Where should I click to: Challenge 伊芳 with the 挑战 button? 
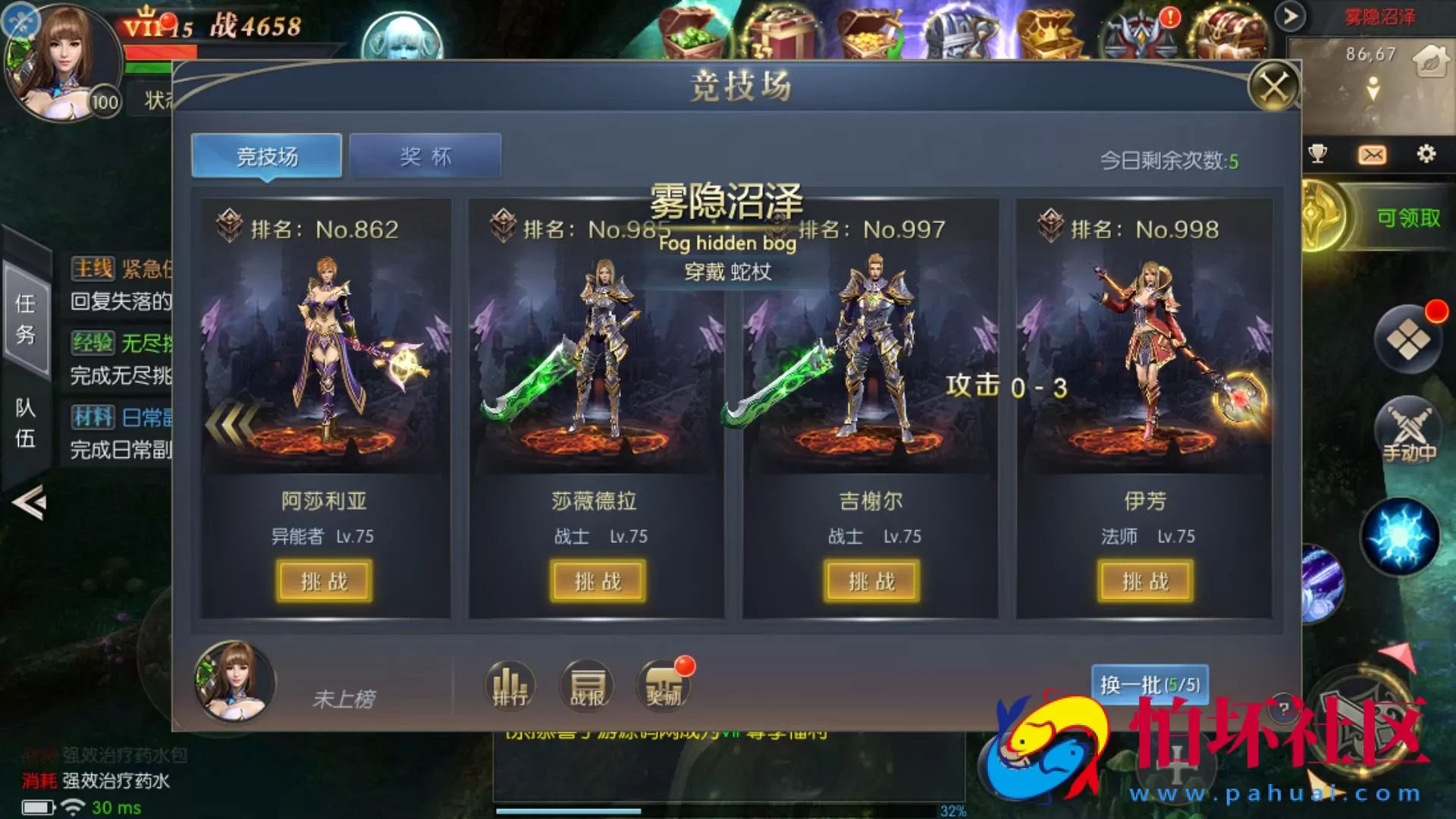click(1146, 582)
